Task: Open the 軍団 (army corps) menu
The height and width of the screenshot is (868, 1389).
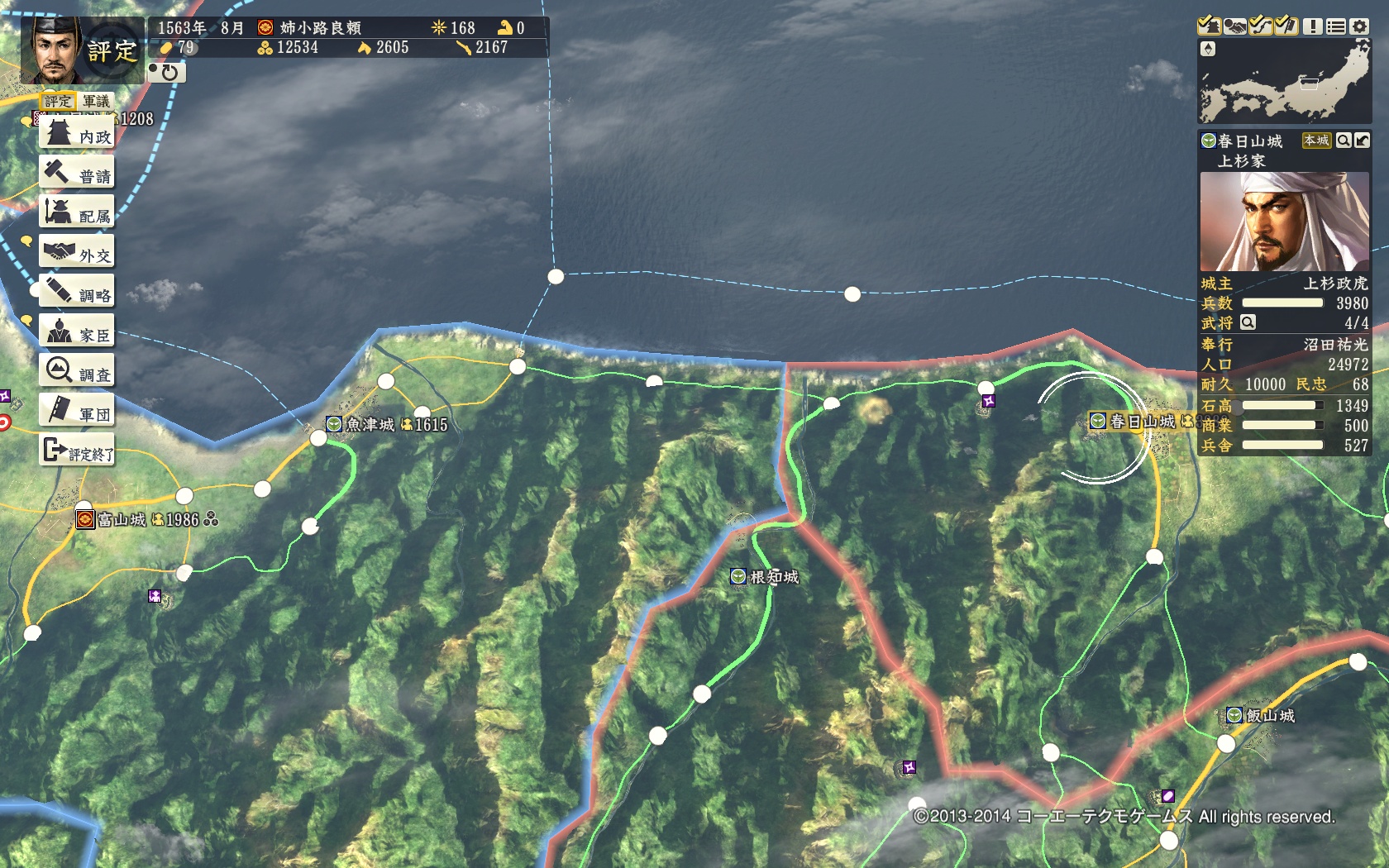Action: point(77,412)
